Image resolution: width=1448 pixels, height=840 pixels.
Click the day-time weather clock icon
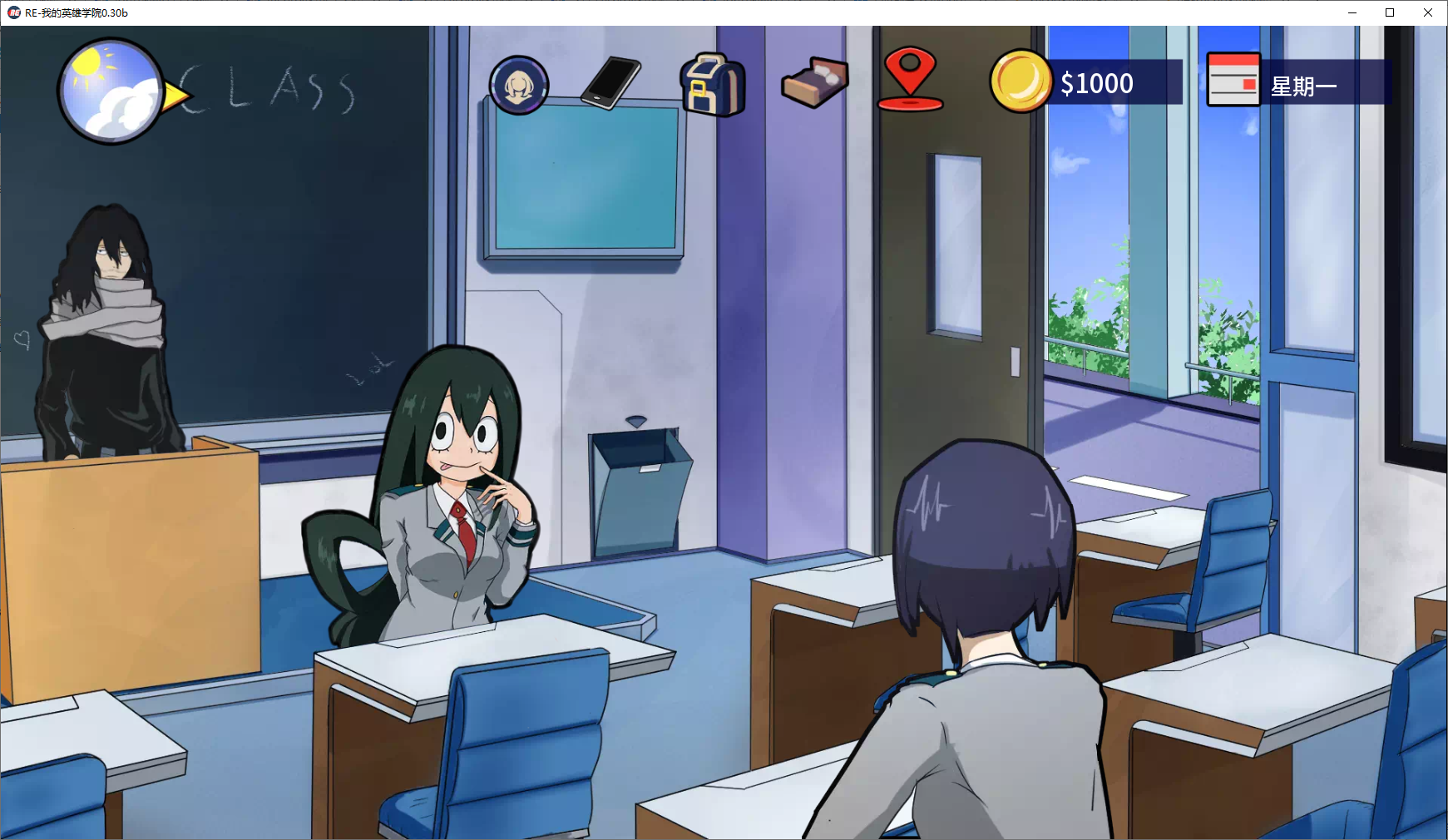[x=110, y=91]
